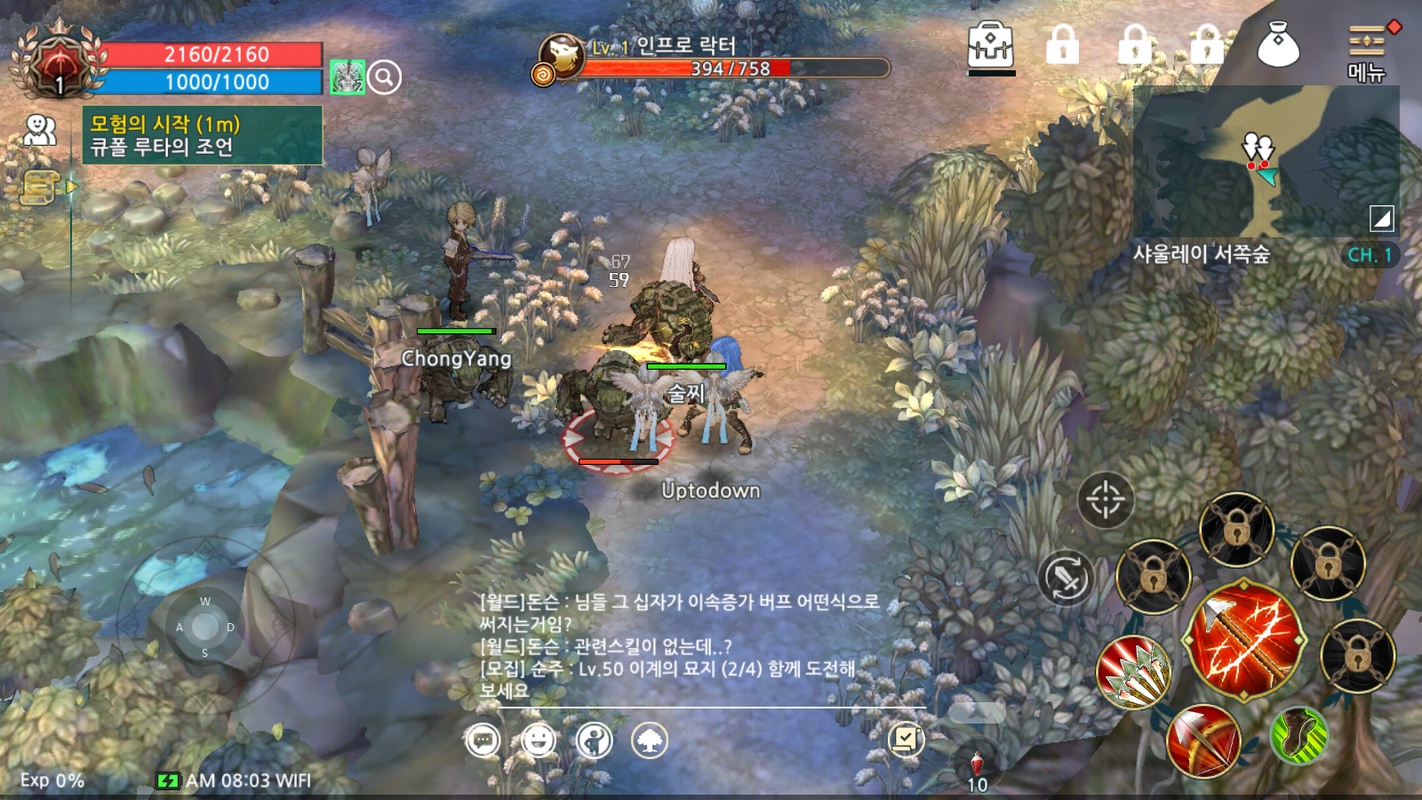Use the green boot dash skill
This screenshot has width=1422, height=800.
click(1298, 736)
